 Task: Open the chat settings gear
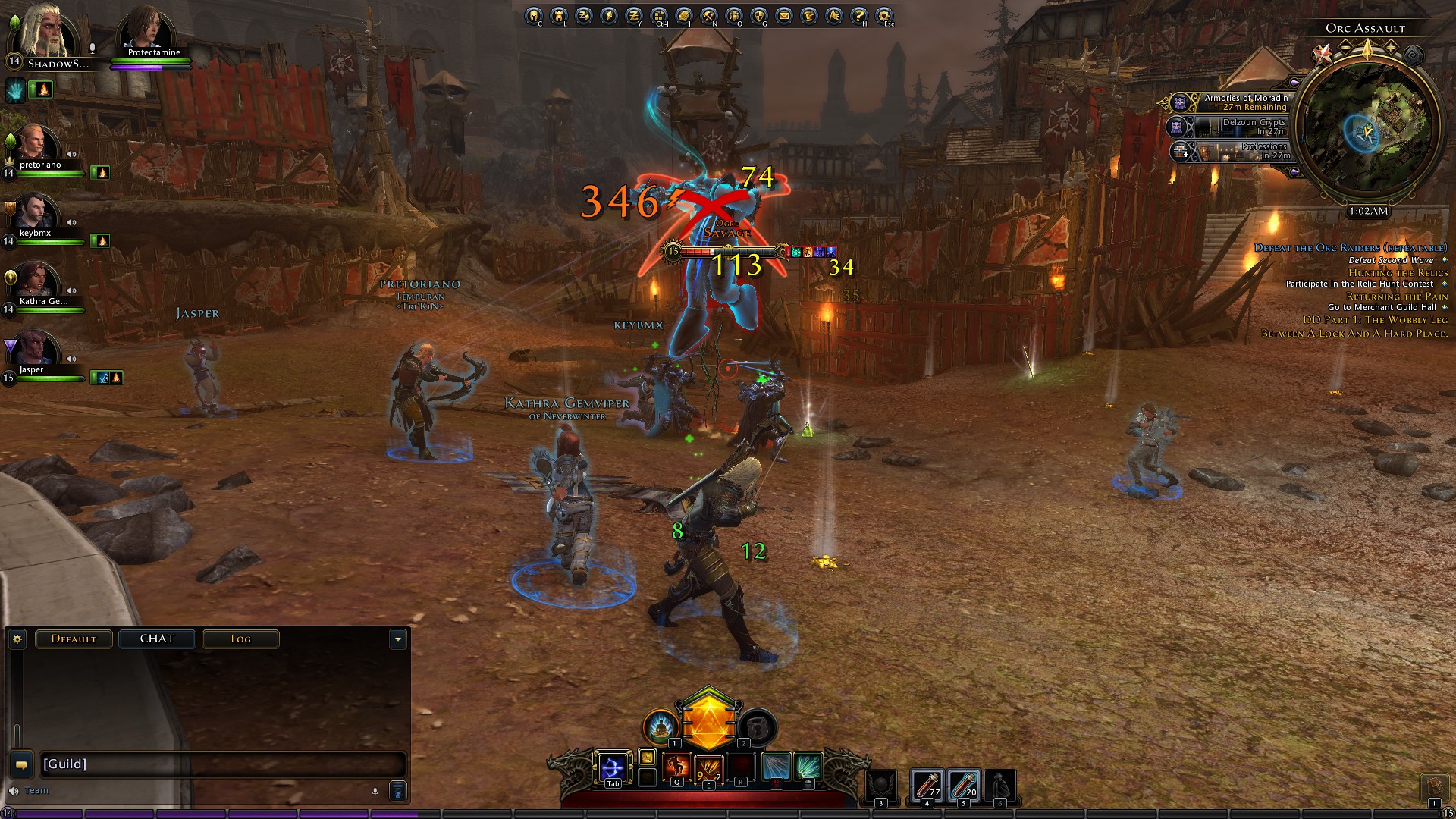[17, 639]
